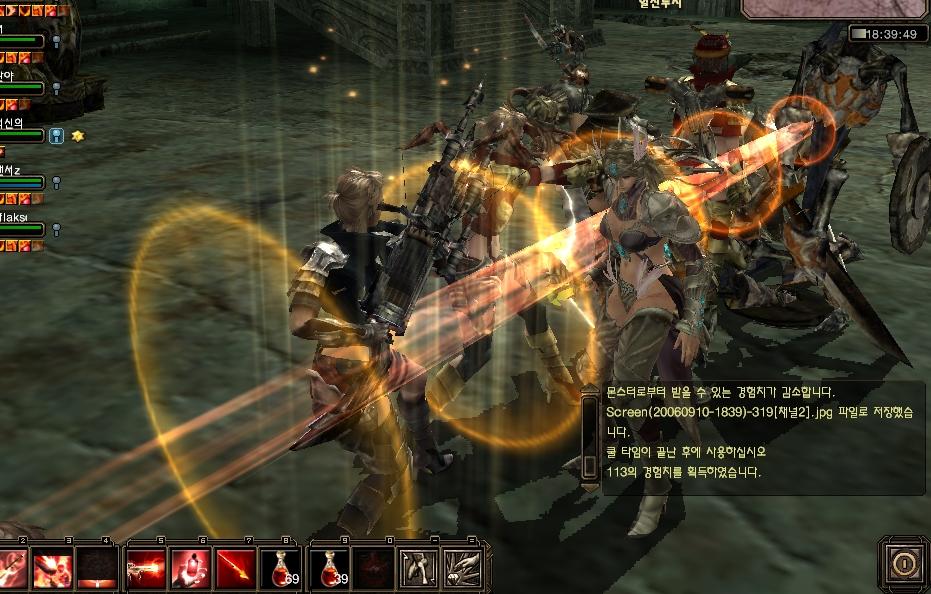This screenshot has width=931, height=594.
Task: Use the red potion showing 39
Action: tap(328, 568)
